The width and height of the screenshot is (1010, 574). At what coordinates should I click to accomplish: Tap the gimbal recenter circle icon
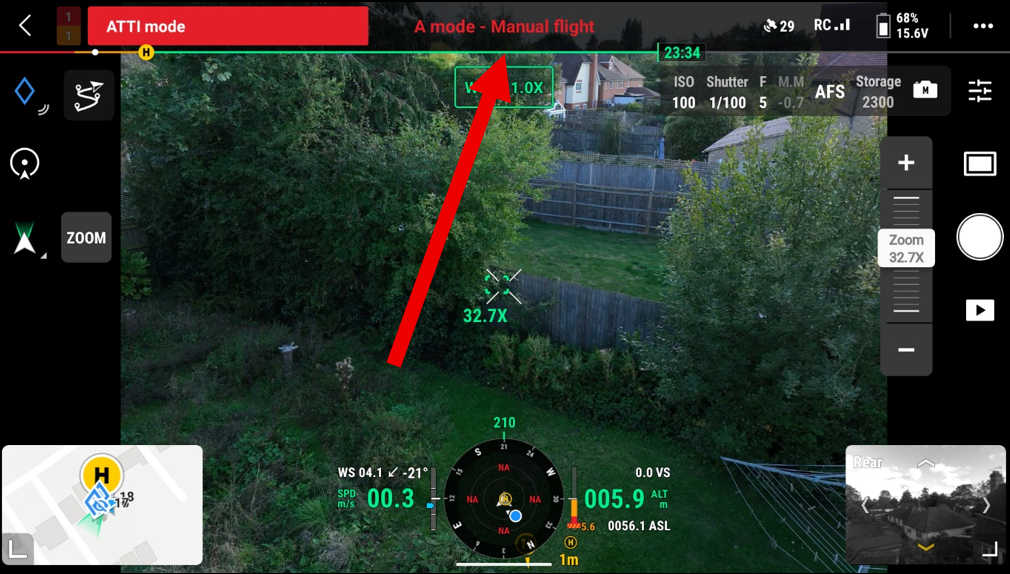[25, 164]
